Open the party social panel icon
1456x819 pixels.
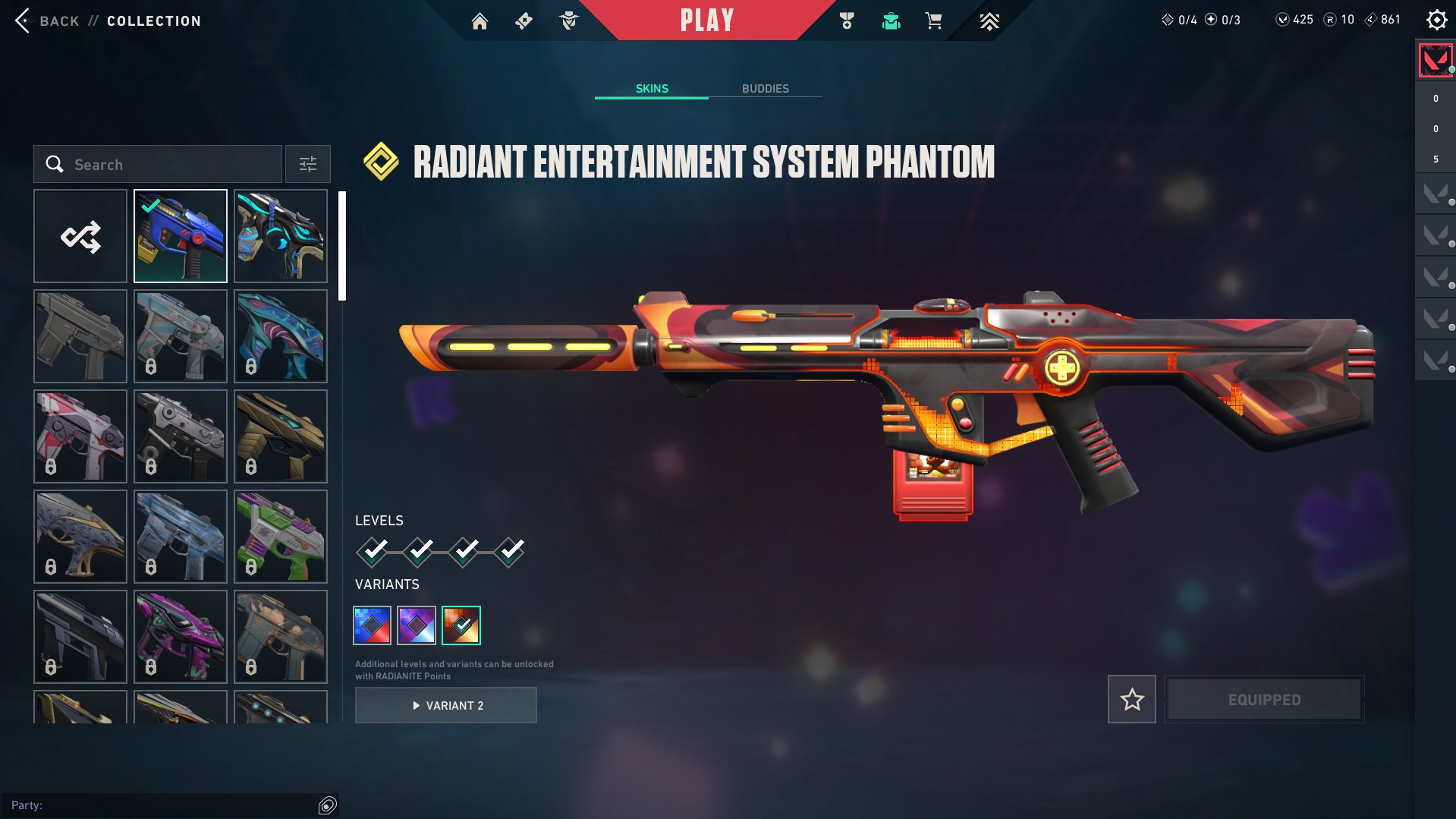pyautogui.click(x=326, y=805)
